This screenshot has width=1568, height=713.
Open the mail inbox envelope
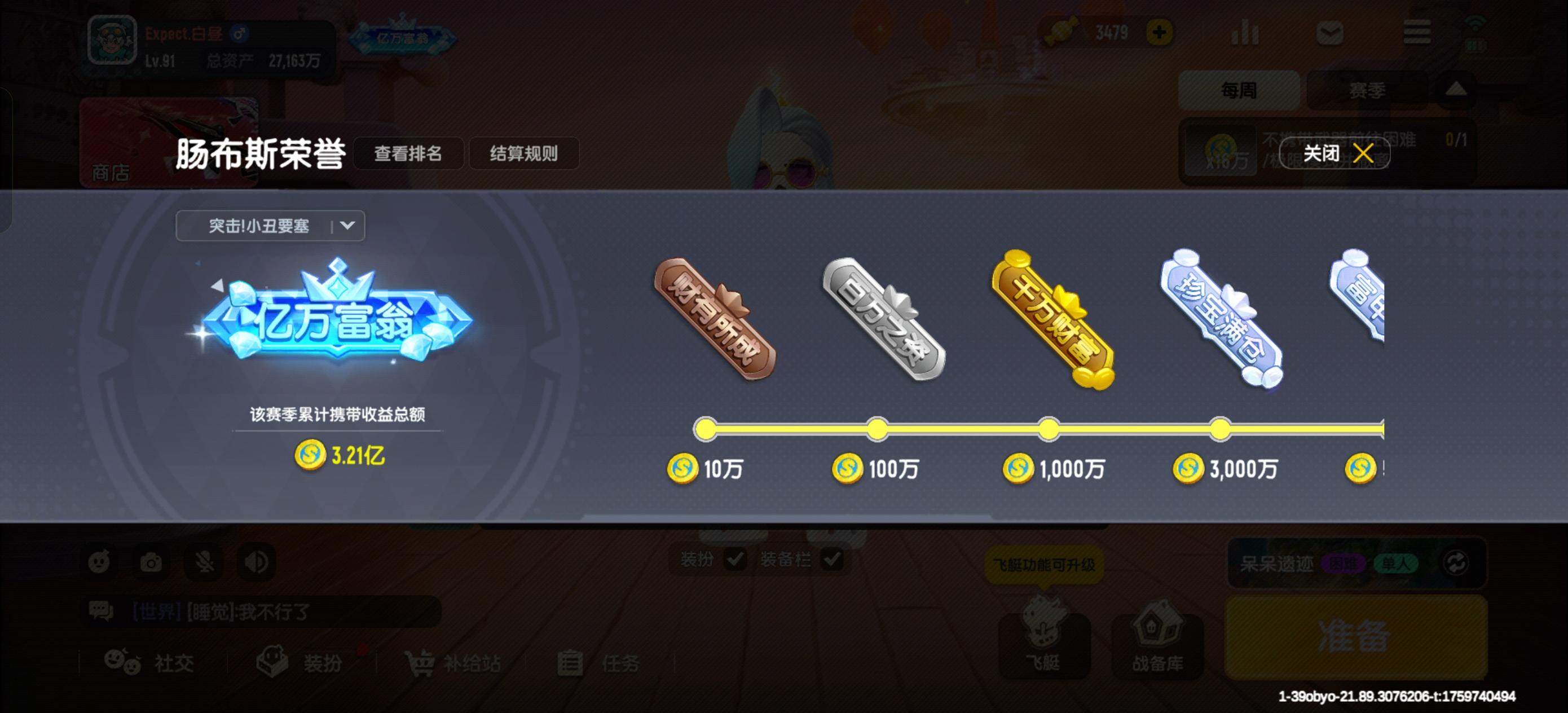[1330, 33]
